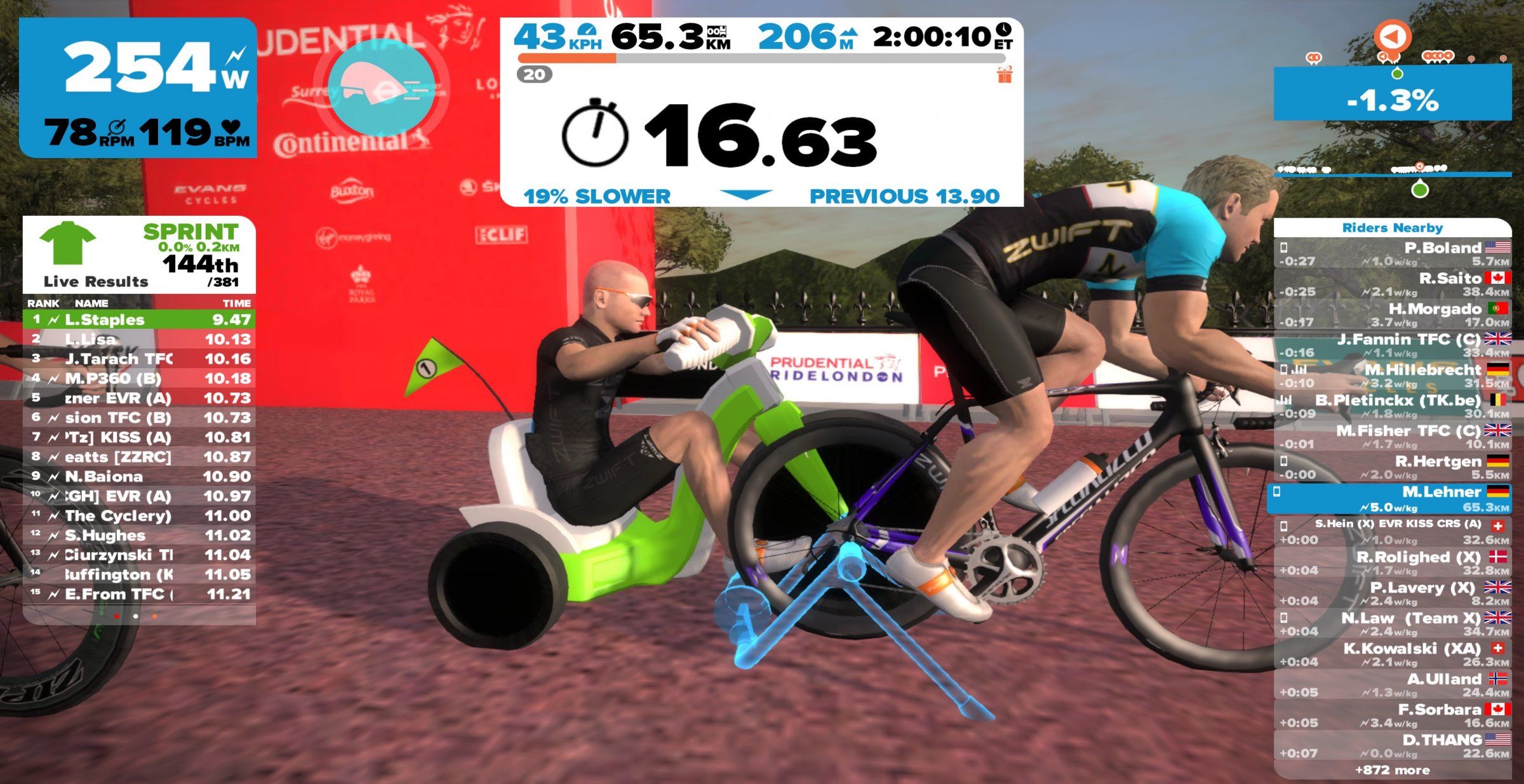Click the highlighted M.Lehner row

(x=1392, y=499)
